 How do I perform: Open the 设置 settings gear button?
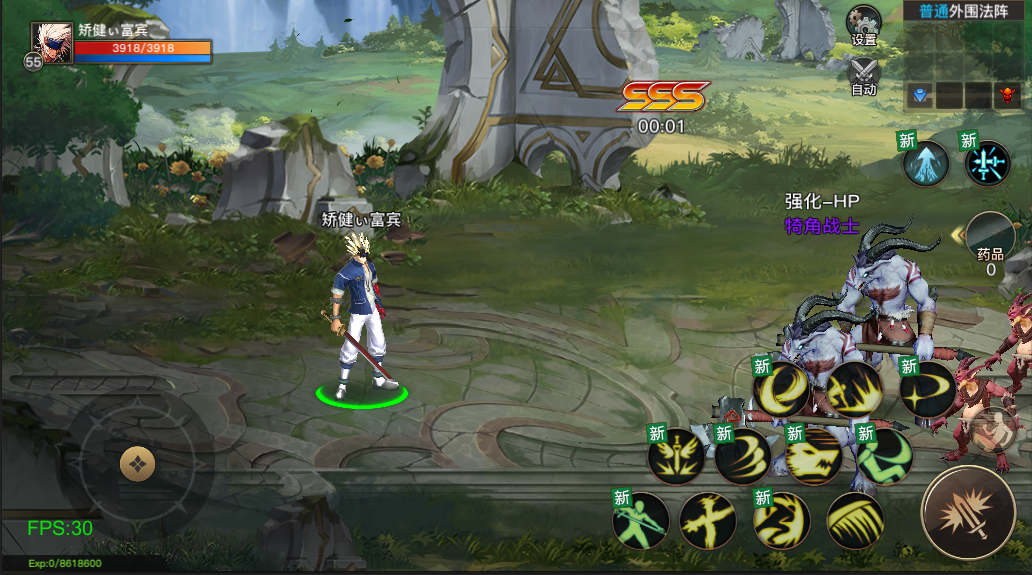tap(864, 23)
